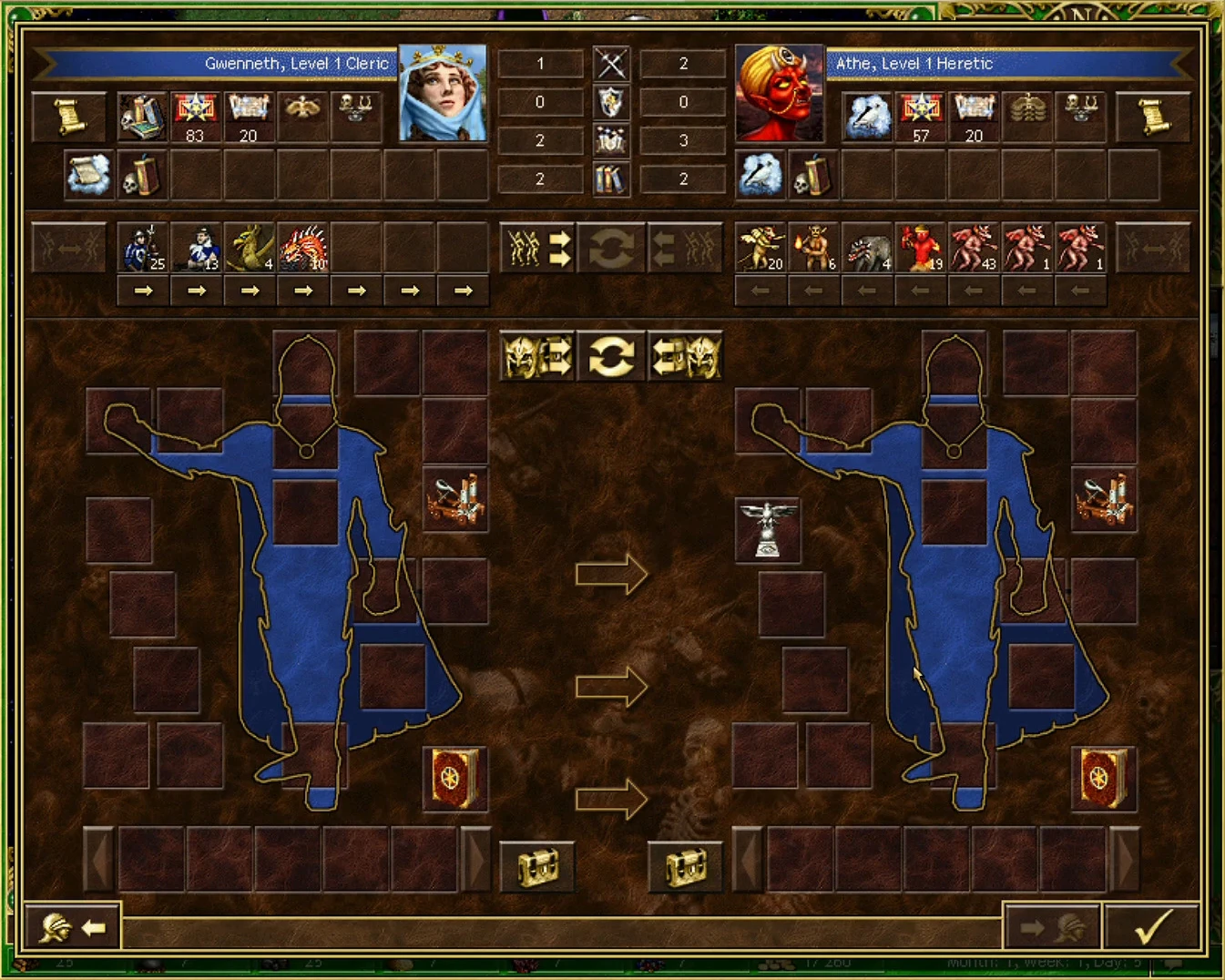The image size is (1225, 980).
Task: Transfer the stack of 43 demons leftward
Action: (973, 291)
